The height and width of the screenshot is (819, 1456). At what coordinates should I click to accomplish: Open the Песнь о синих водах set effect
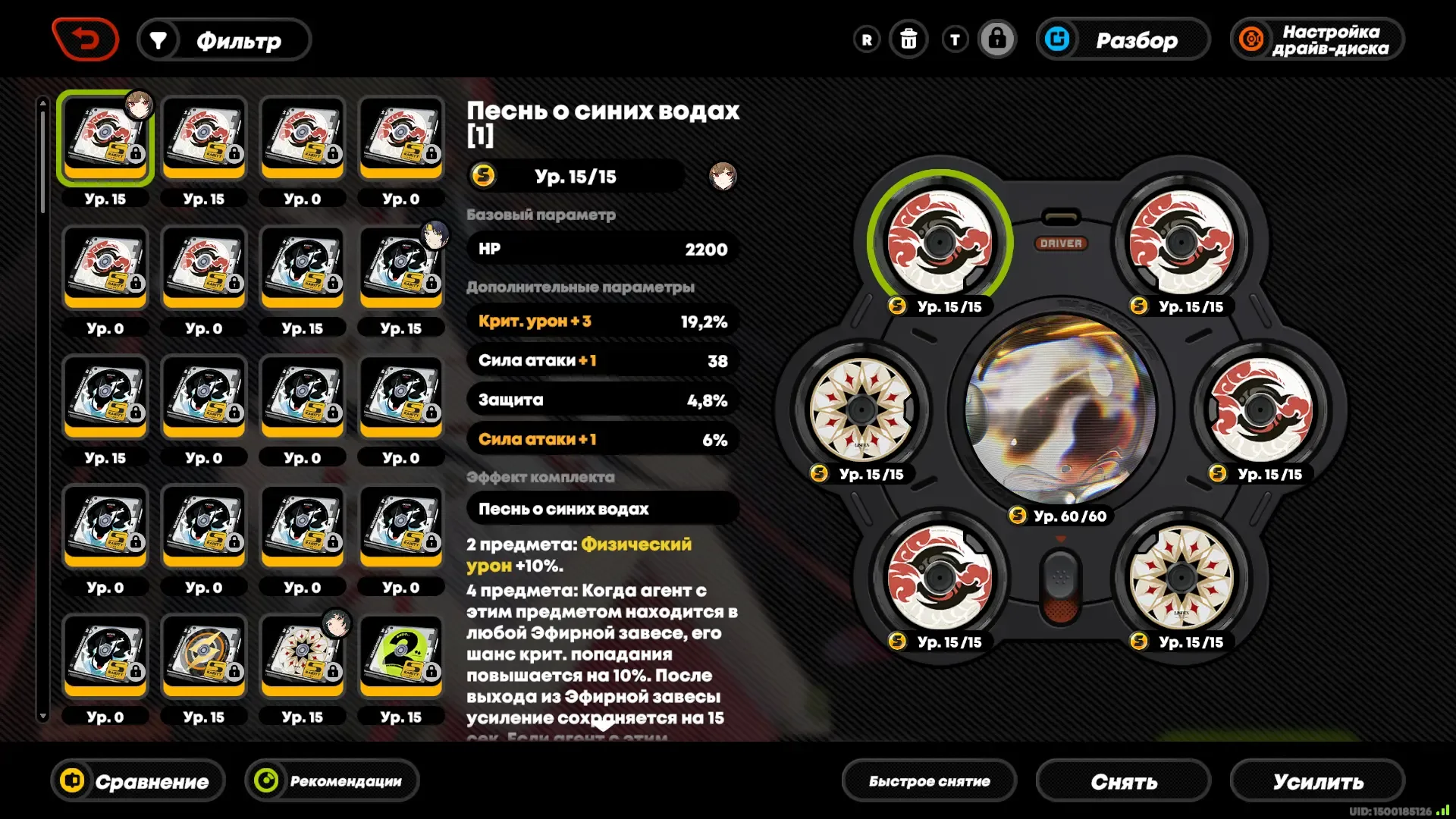click(x=603, y=509)
